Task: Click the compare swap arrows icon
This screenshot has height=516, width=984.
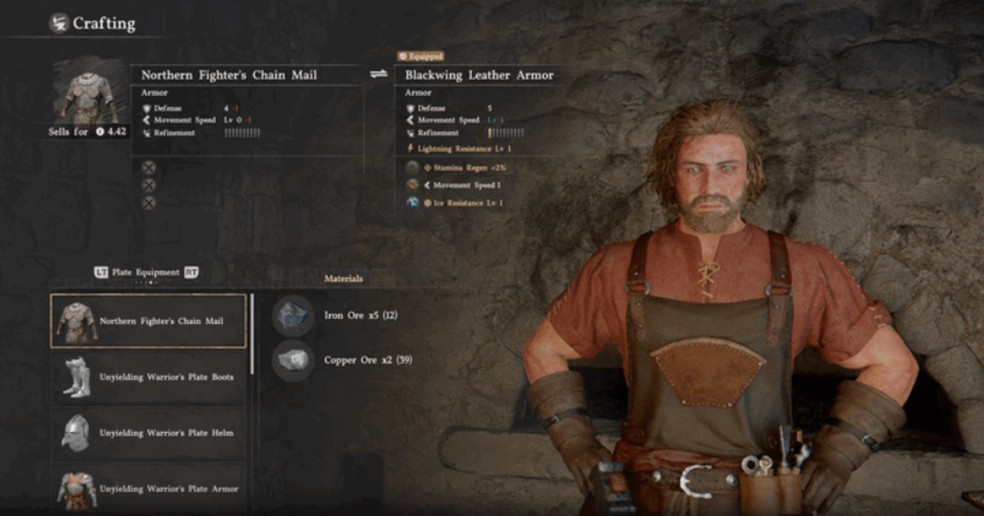Action: [x=379, y=74]
